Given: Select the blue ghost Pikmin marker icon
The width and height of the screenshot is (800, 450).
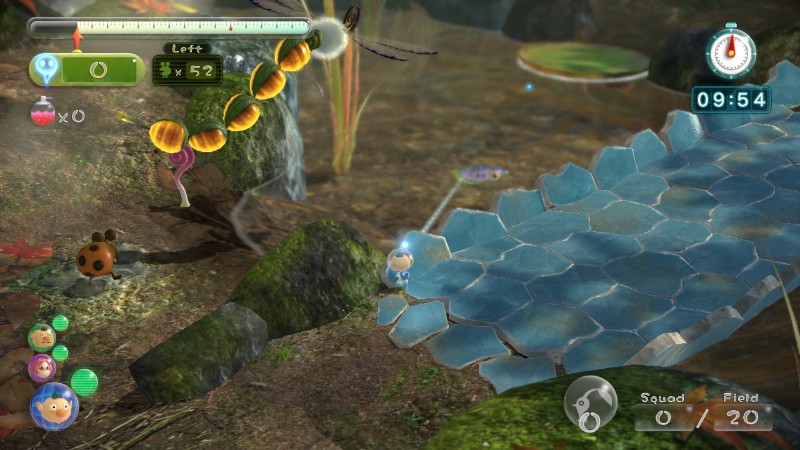Looking at the screenshot, I should click(46, 68).
